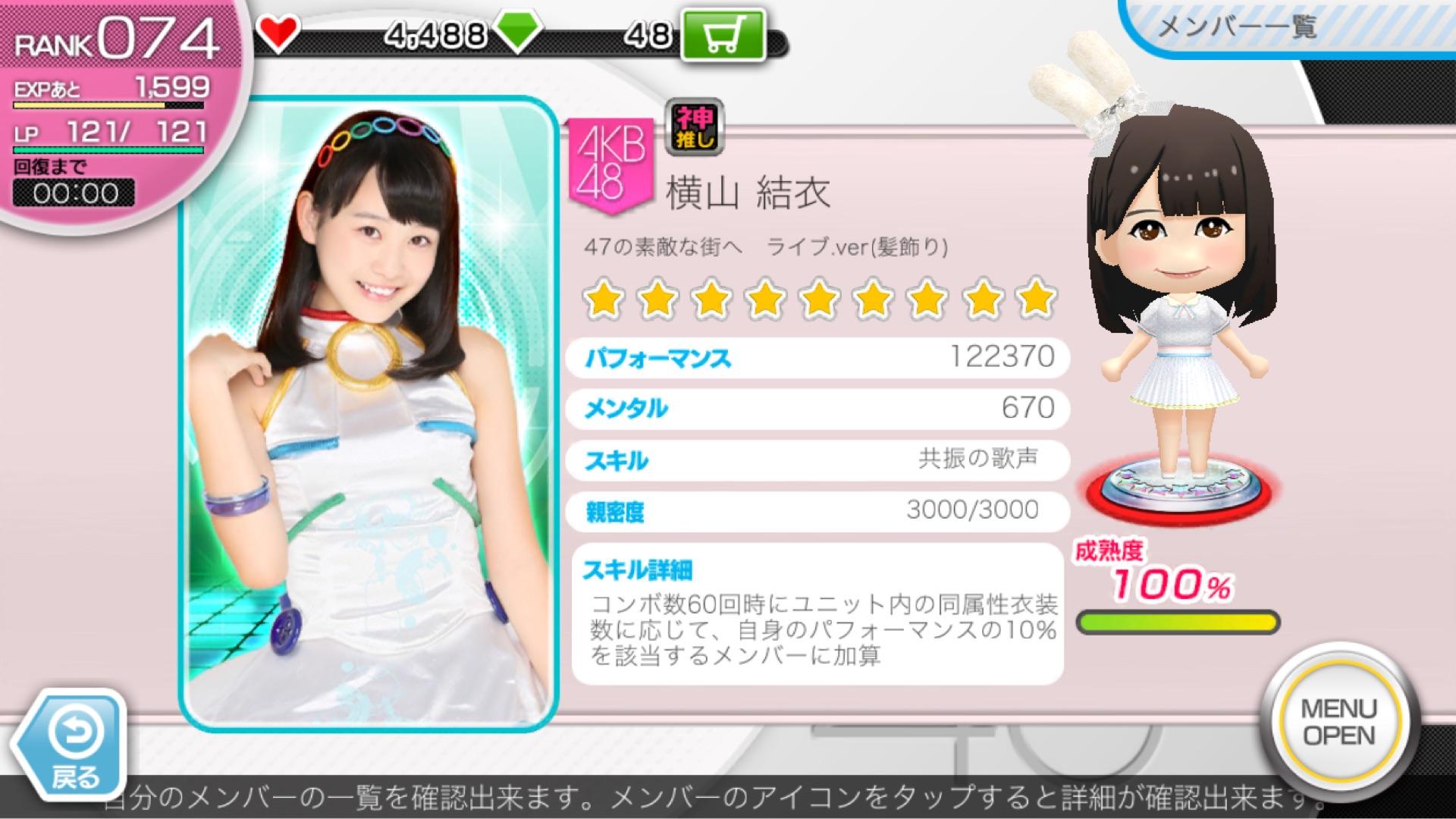
Task: Open the green shopping cart shop
Action: click(721, 36)
